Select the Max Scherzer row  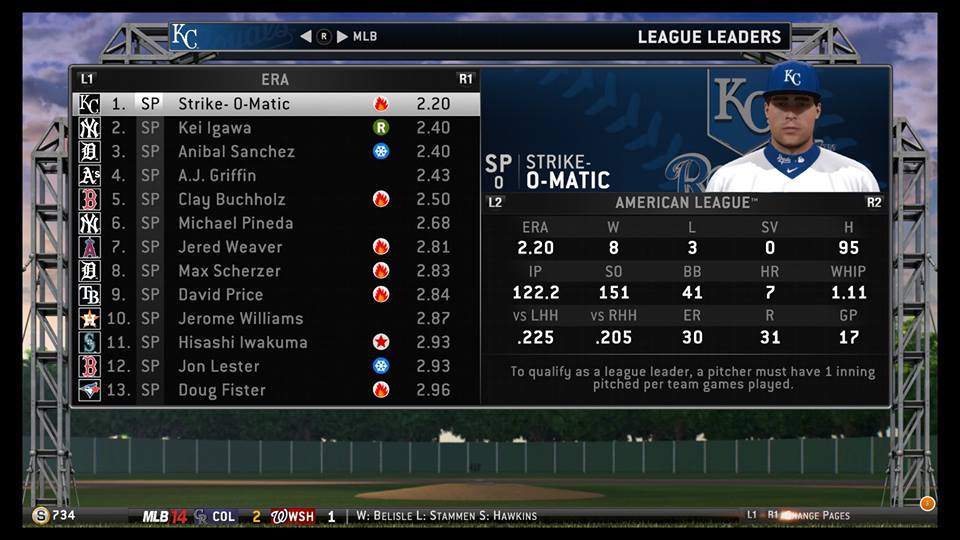tap(229, 271)
